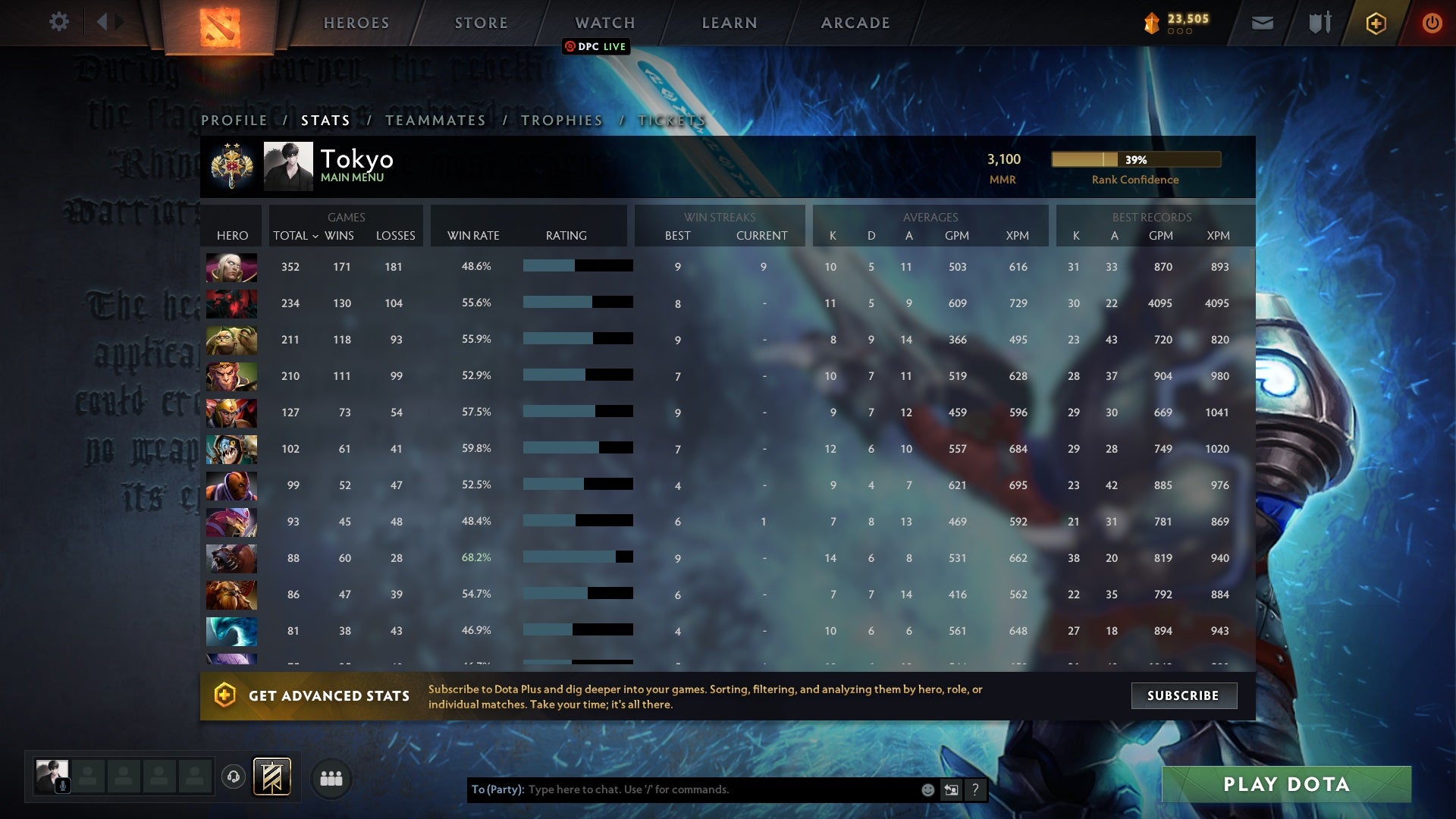Open the Armory shield-and-sword icon
The image size is (1456, 819).
[x=1318, y=23]
